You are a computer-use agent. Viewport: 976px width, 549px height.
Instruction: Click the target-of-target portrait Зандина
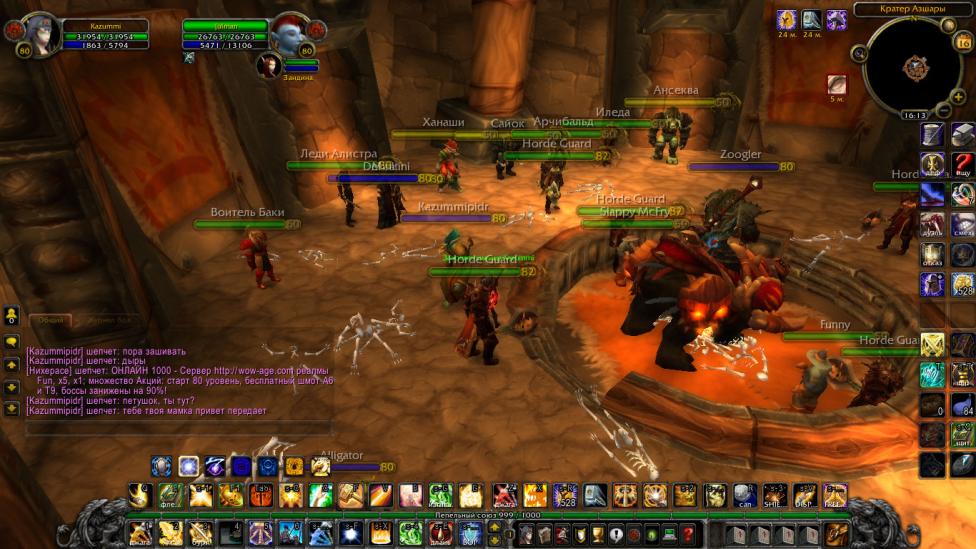click(269, 64)
